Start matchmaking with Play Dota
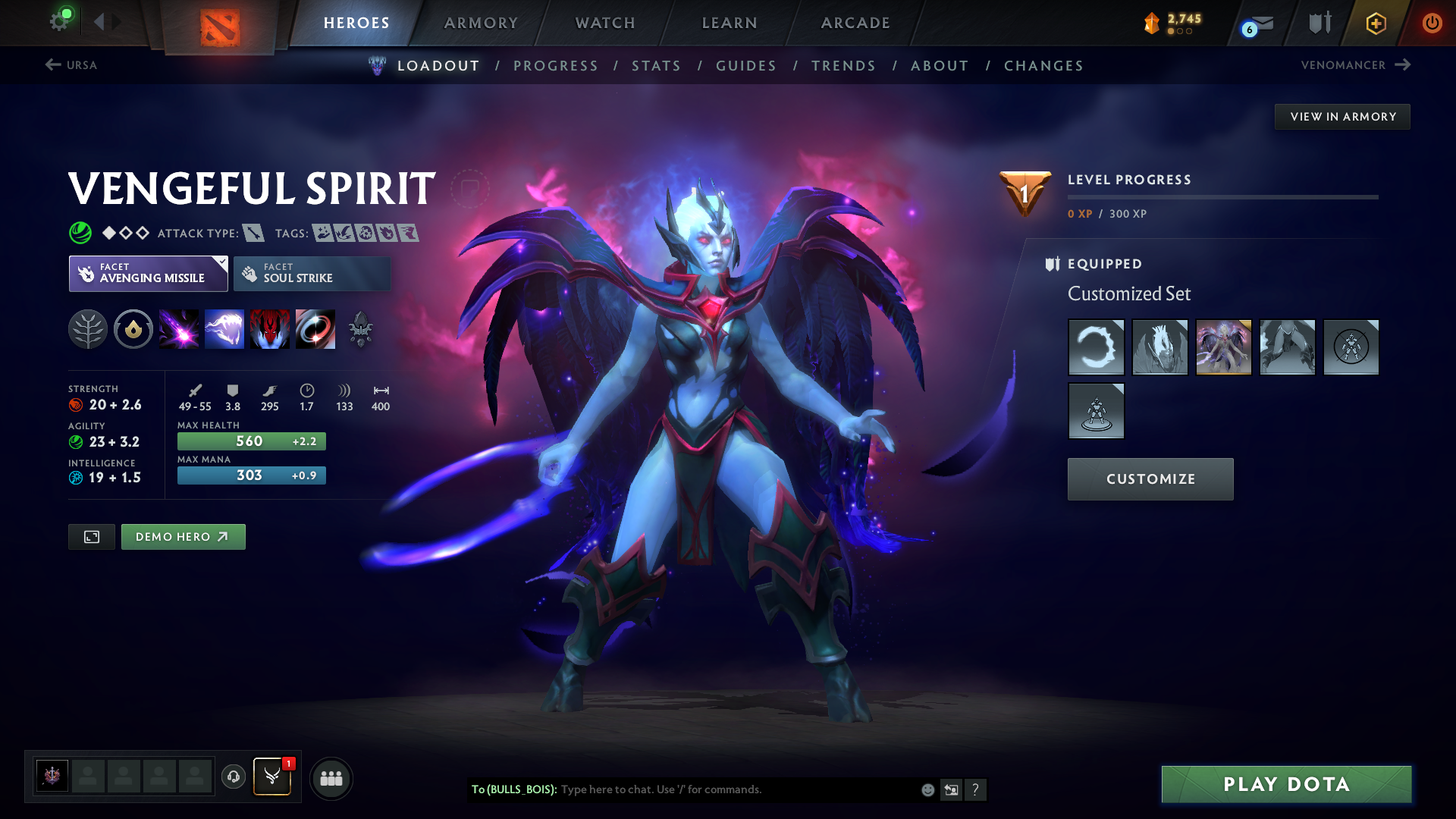This screenshot has width=1456, height=819. click(1286, 784)
